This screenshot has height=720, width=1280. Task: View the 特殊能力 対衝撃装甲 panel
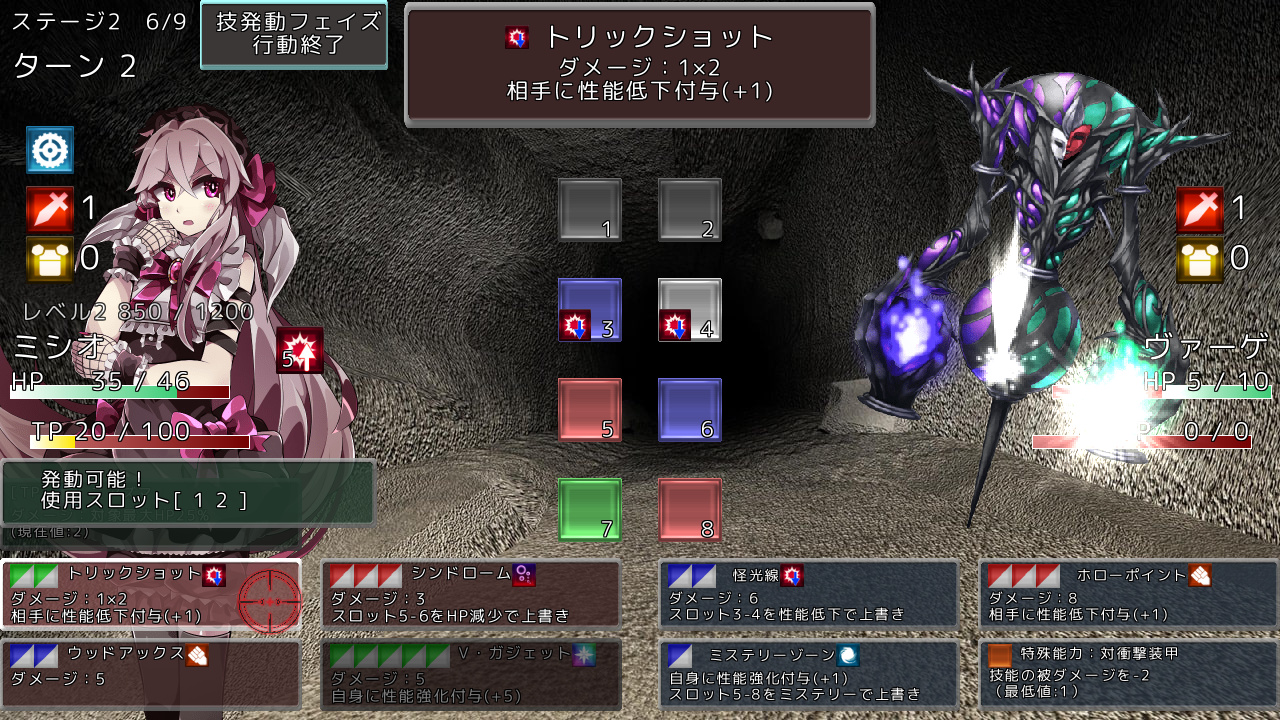1128,674
